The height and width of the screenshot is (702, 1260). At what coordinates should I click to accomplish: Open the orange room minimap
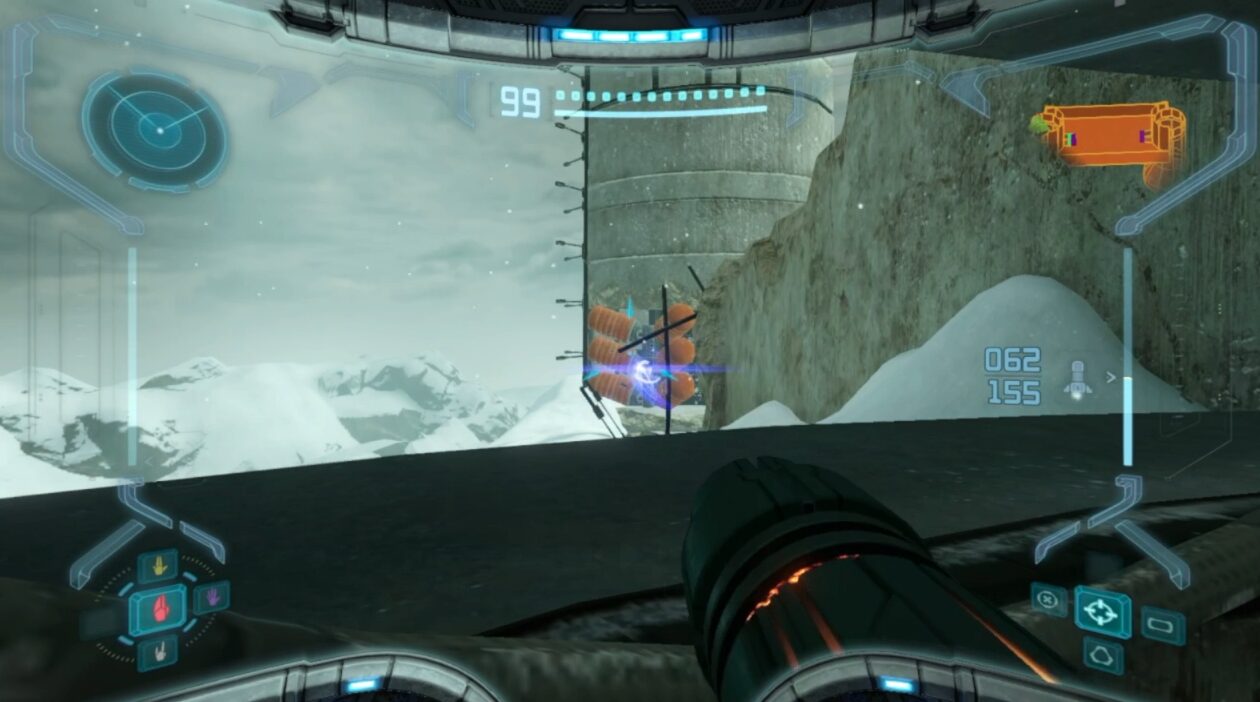1112,137
